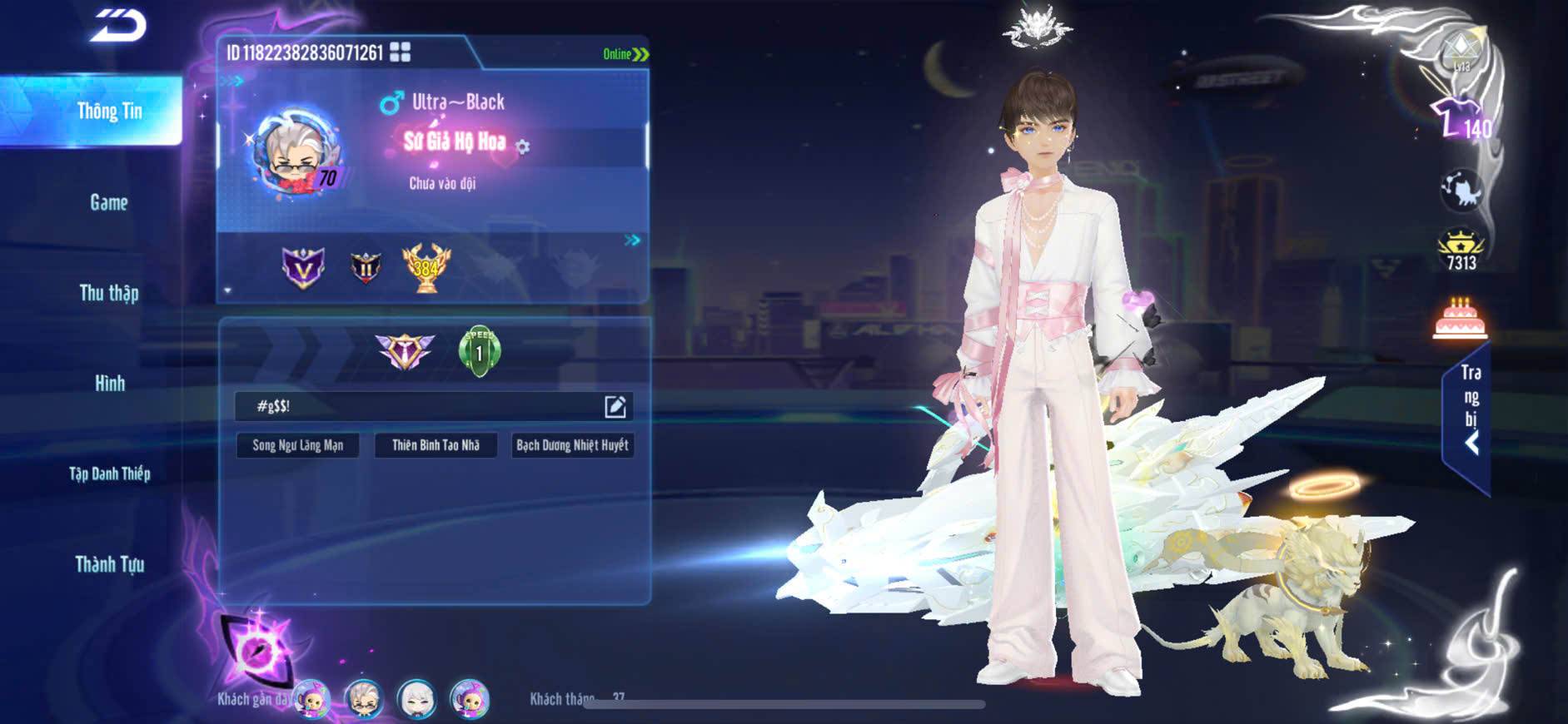Show the Thành Tựu tab
This screenshot has height=724, width=1568.
click(109, 564)
